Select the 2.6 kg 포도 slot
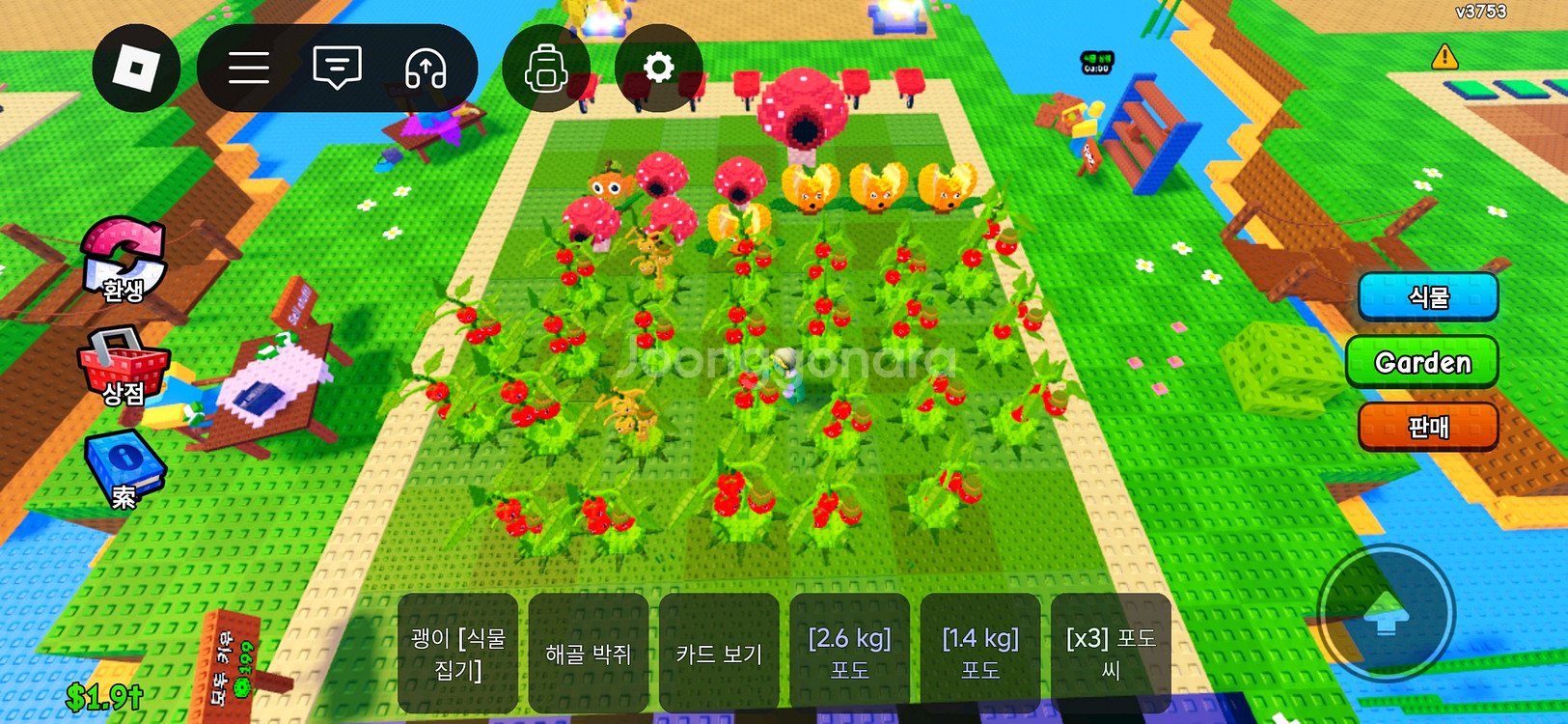 coord(849,654)
